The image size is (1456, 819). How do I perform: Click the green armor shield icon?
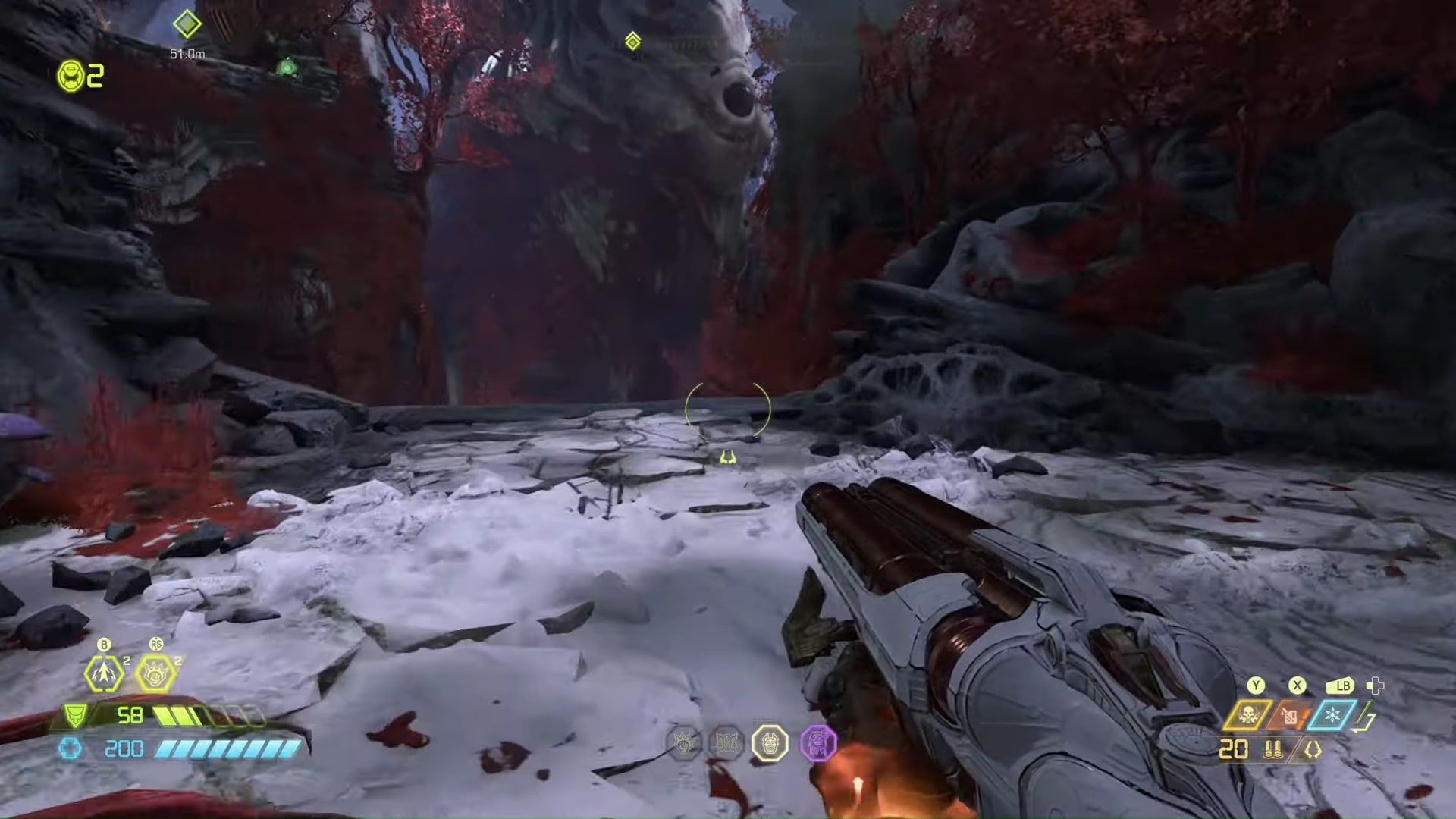tap(76, 716)
